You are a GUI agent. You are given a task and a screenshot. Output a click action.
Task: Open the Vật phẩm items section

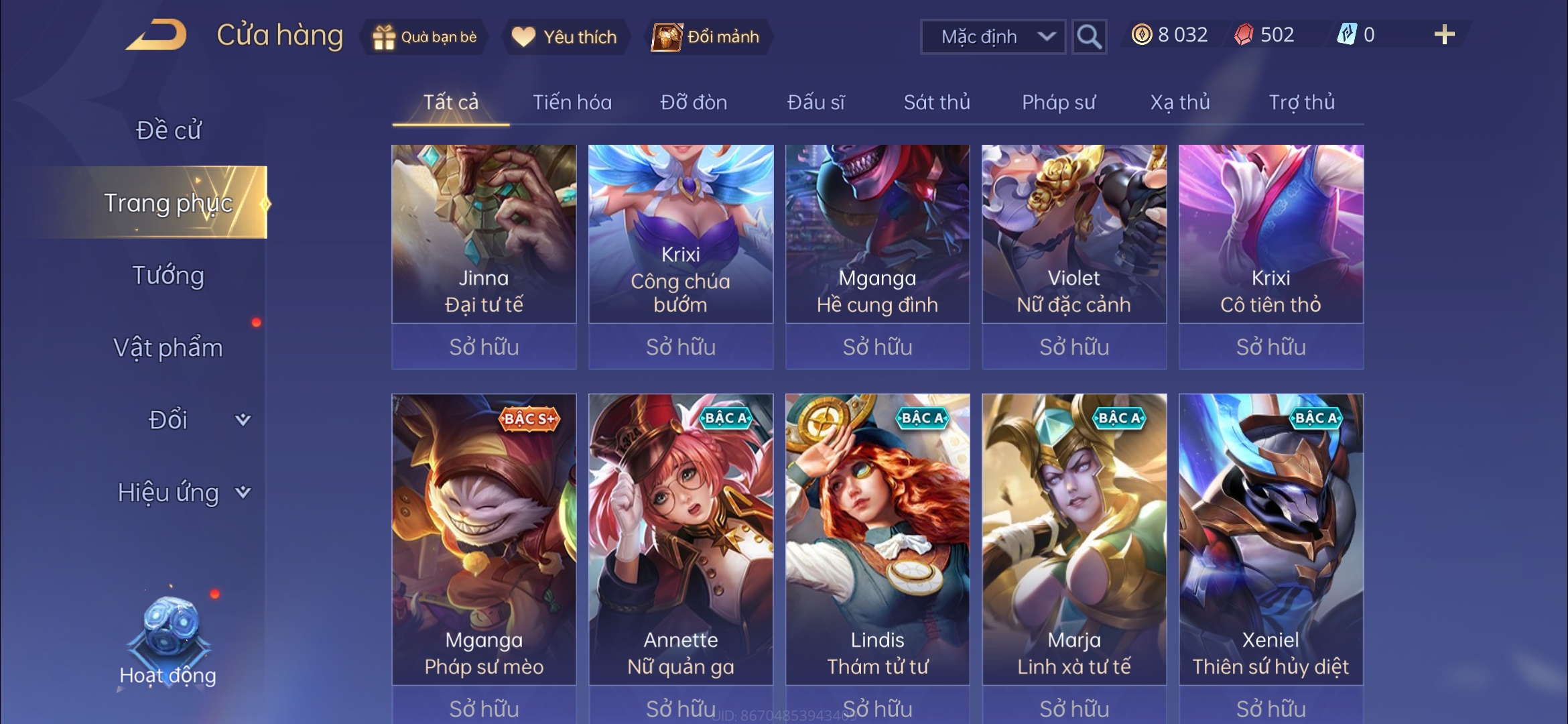[x=168, y=348]
